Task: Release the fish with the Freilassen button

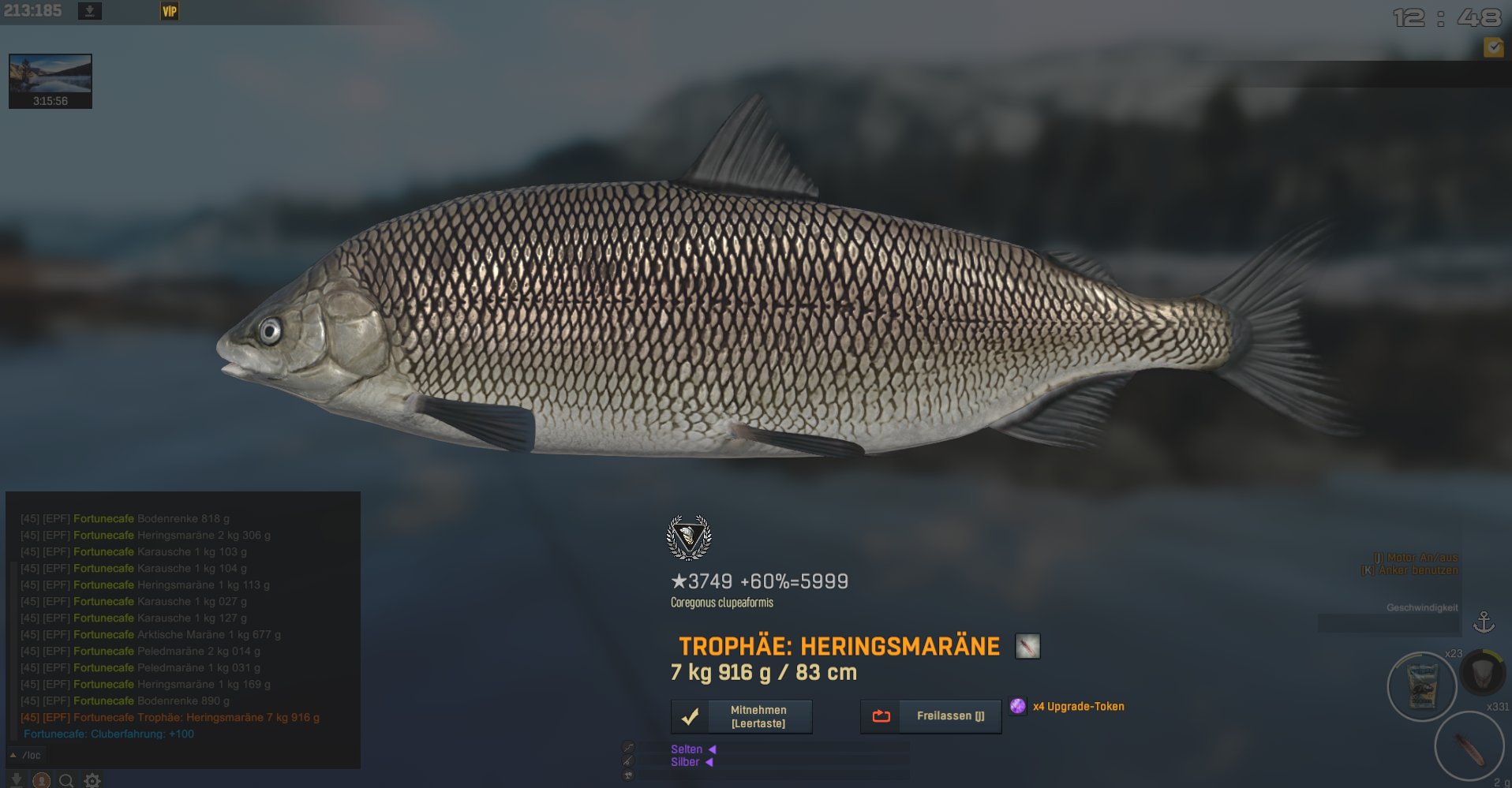Action: (x=930, y=716)
